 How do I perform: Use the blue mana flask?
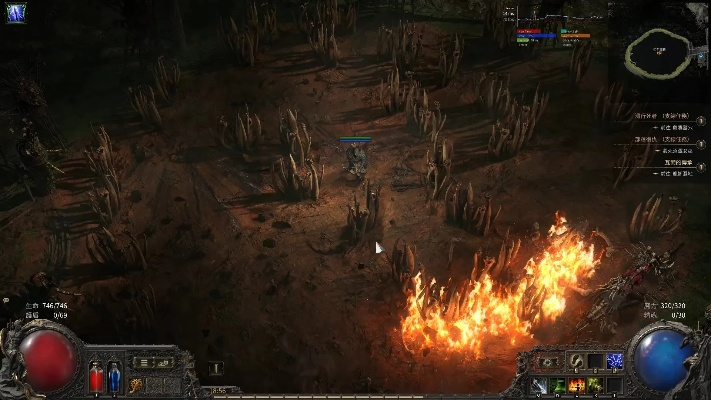(113, 377)
